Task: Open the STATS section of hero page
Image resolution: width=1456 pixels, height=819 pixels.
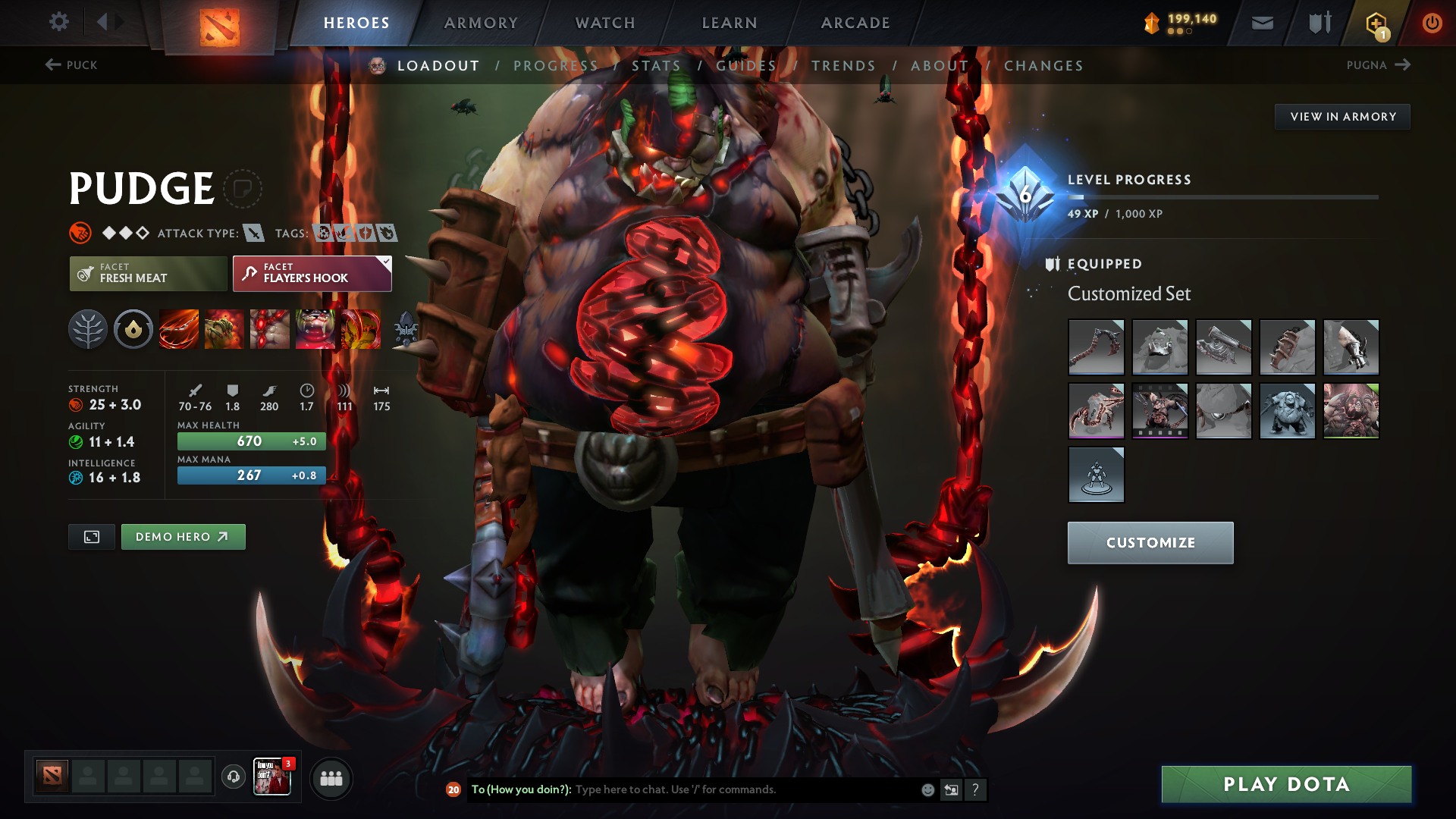Action: pos(656,66)
